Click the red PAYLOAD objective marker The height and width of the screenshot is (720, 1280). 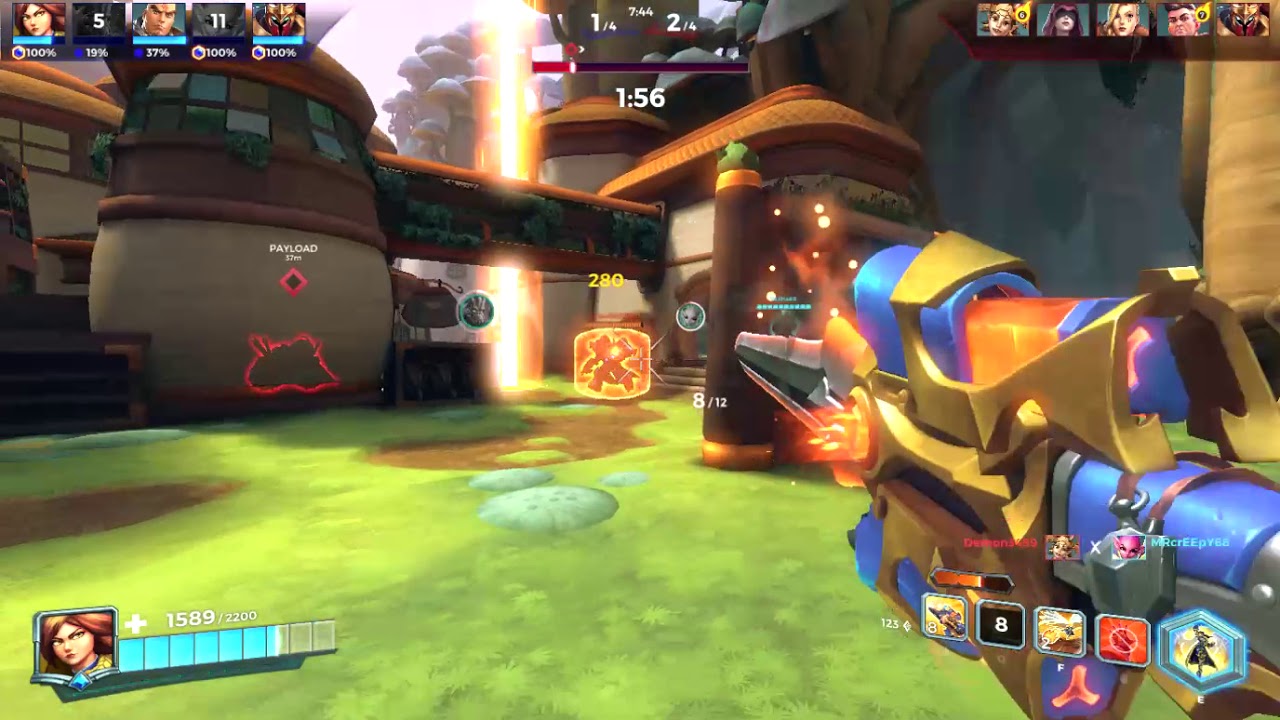pos(293,282)
